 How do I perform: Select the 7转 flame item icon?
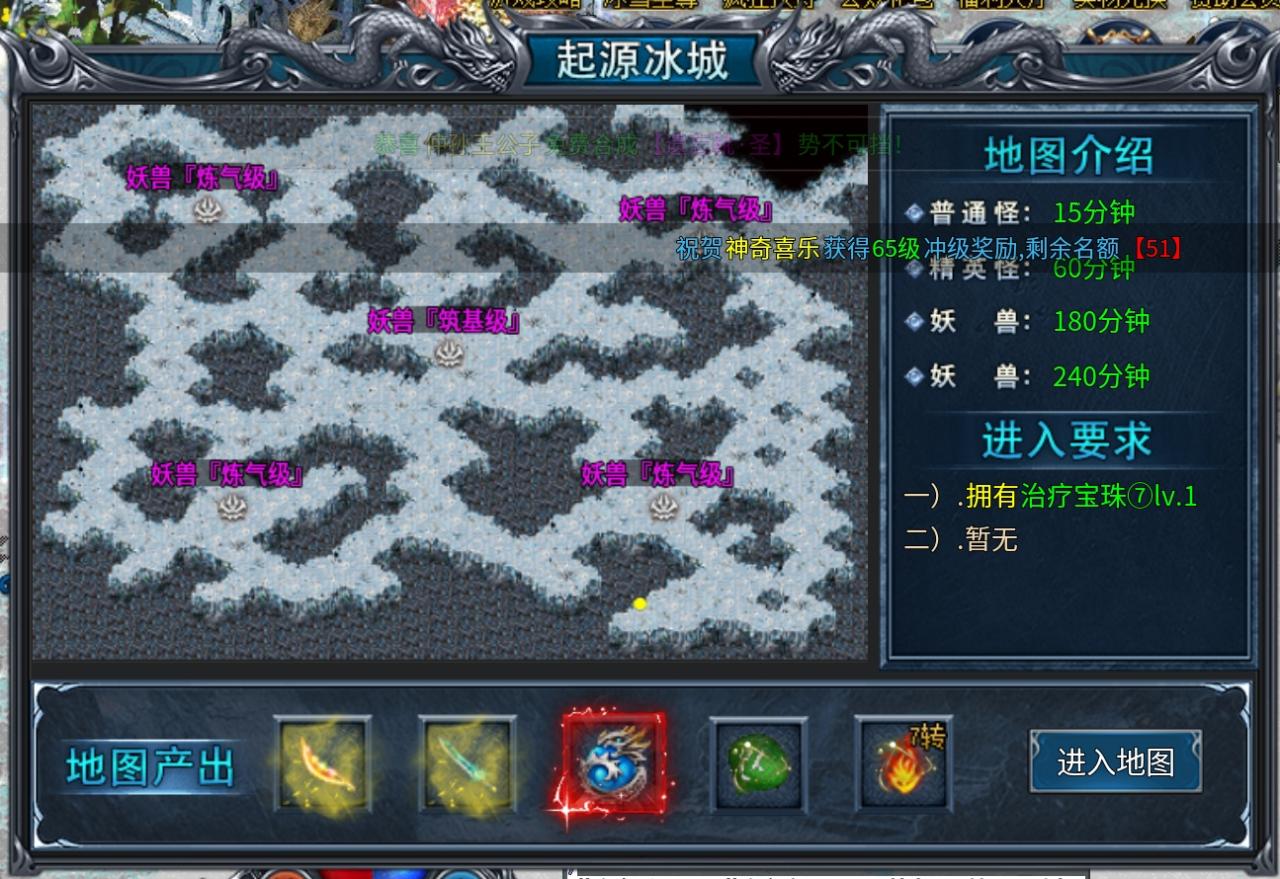901,764
